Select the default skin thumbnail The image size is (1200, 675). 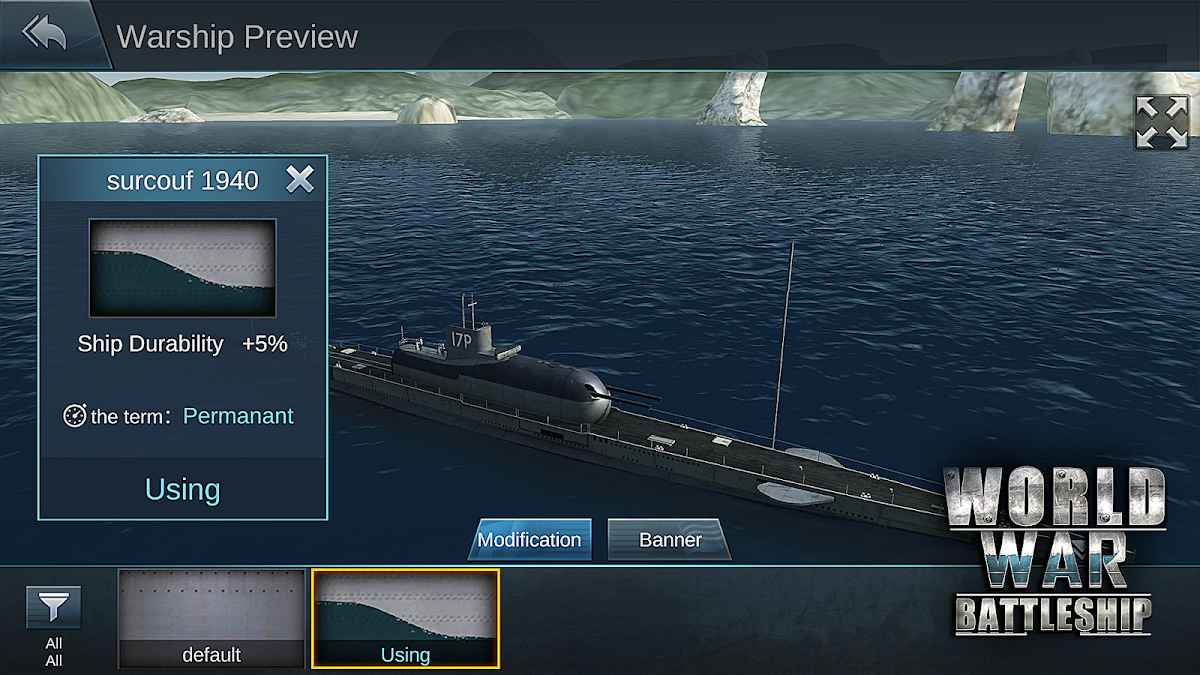(x=211, y=618)
